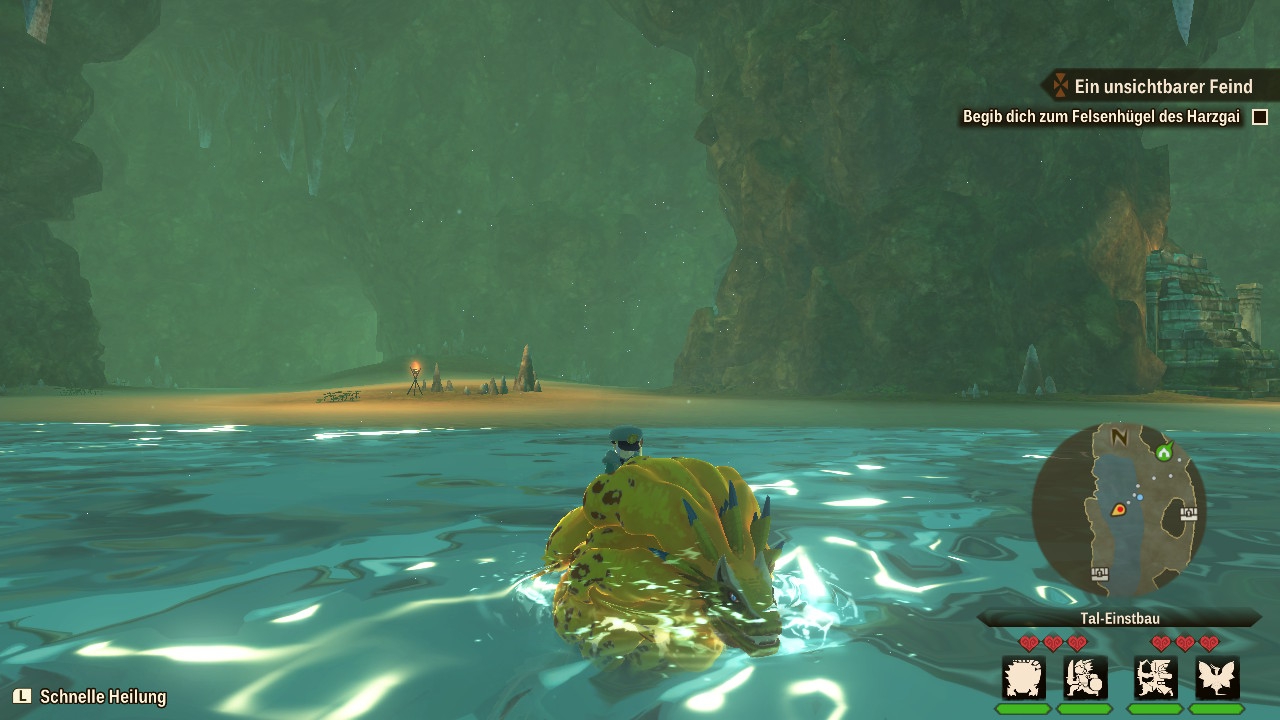Screen dimensions: 1280x720
Task: Open the circular minimap
Action: [1118, 510]
